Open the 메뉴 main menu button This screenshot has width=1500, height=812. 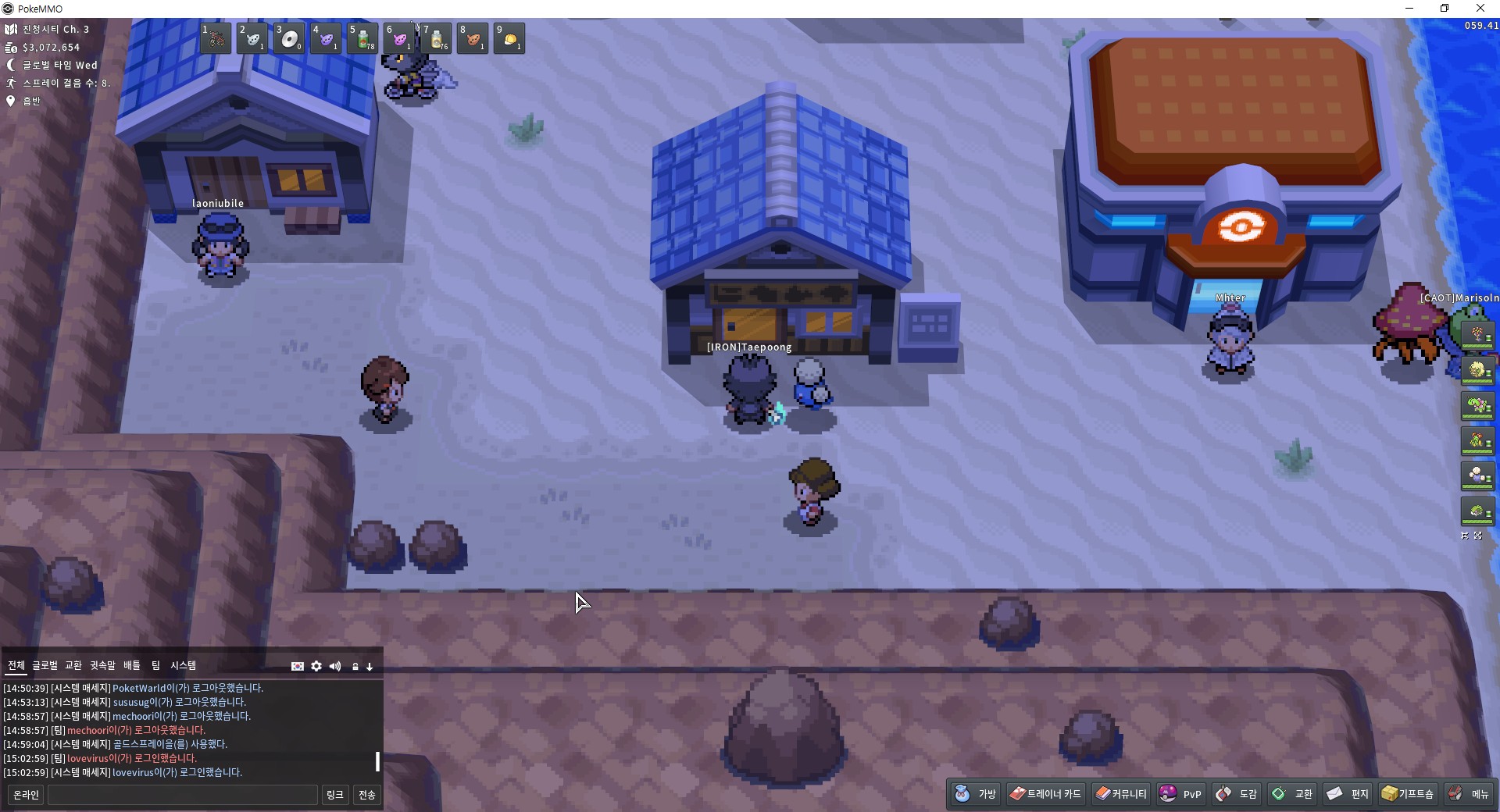pos(1470,794)
